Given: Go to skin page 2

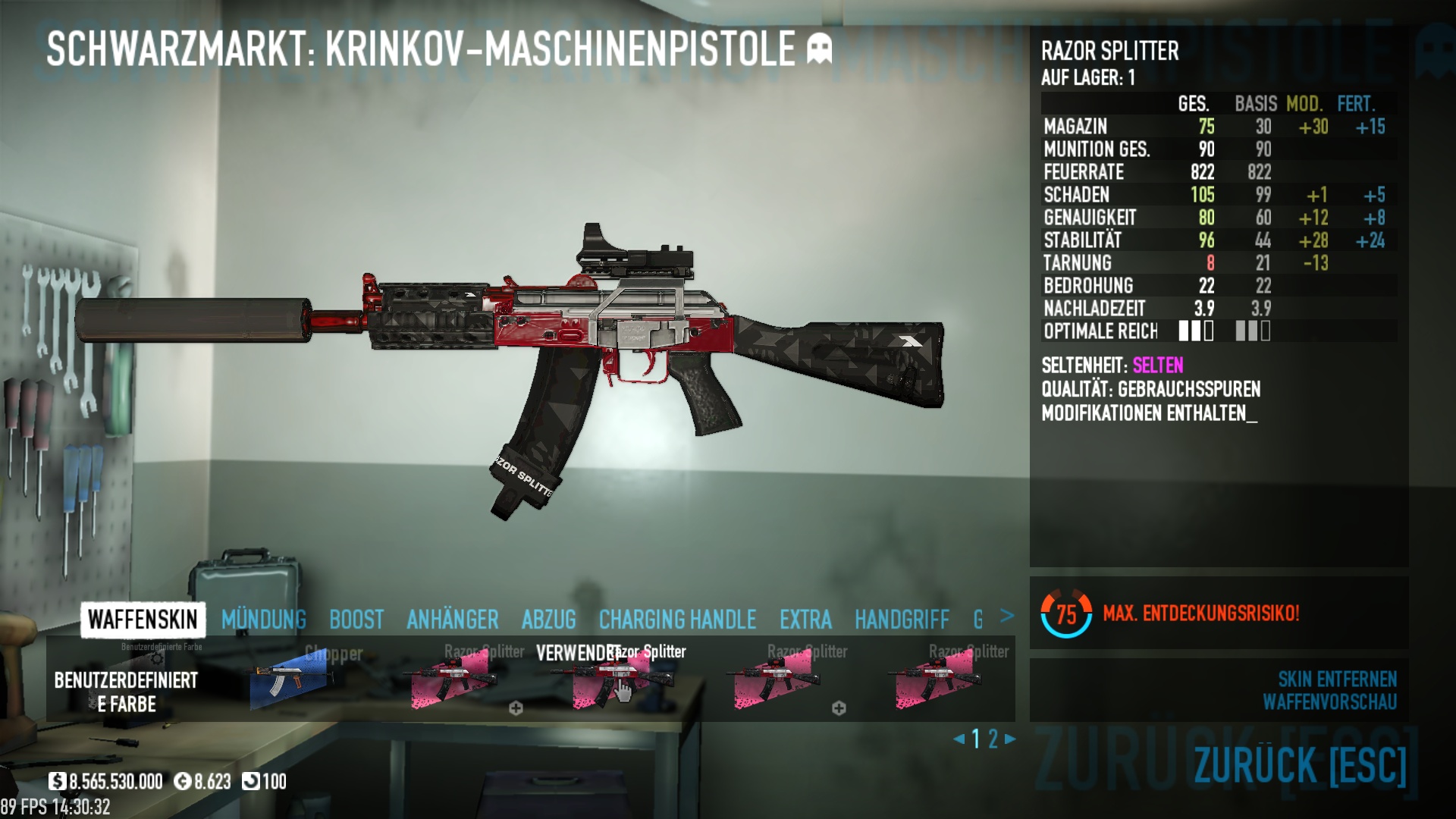Looking at the screenshot, I should pyautogui.click(x=993, y=739).
